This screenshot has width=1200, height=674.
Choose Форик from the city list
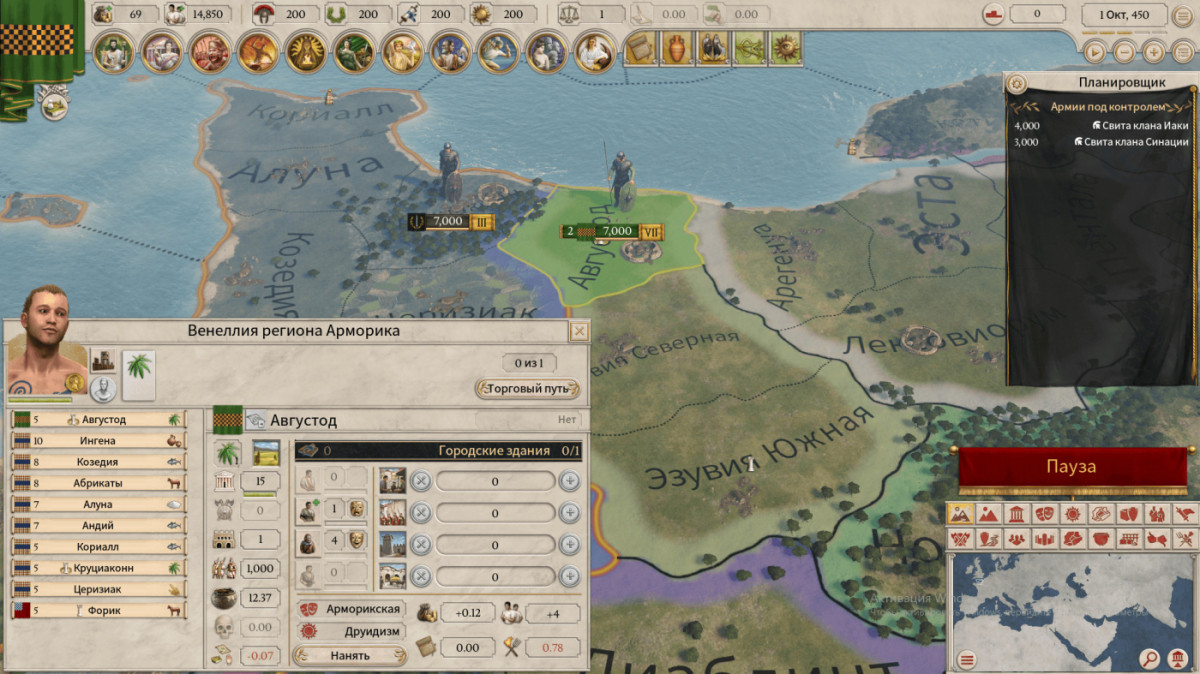[98, 610]
